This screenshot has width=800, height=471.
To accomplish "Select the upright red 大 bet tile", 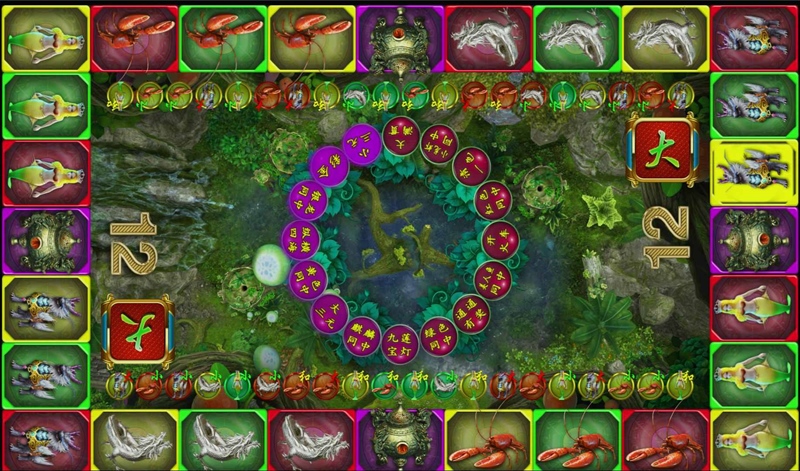I will 660,152.
